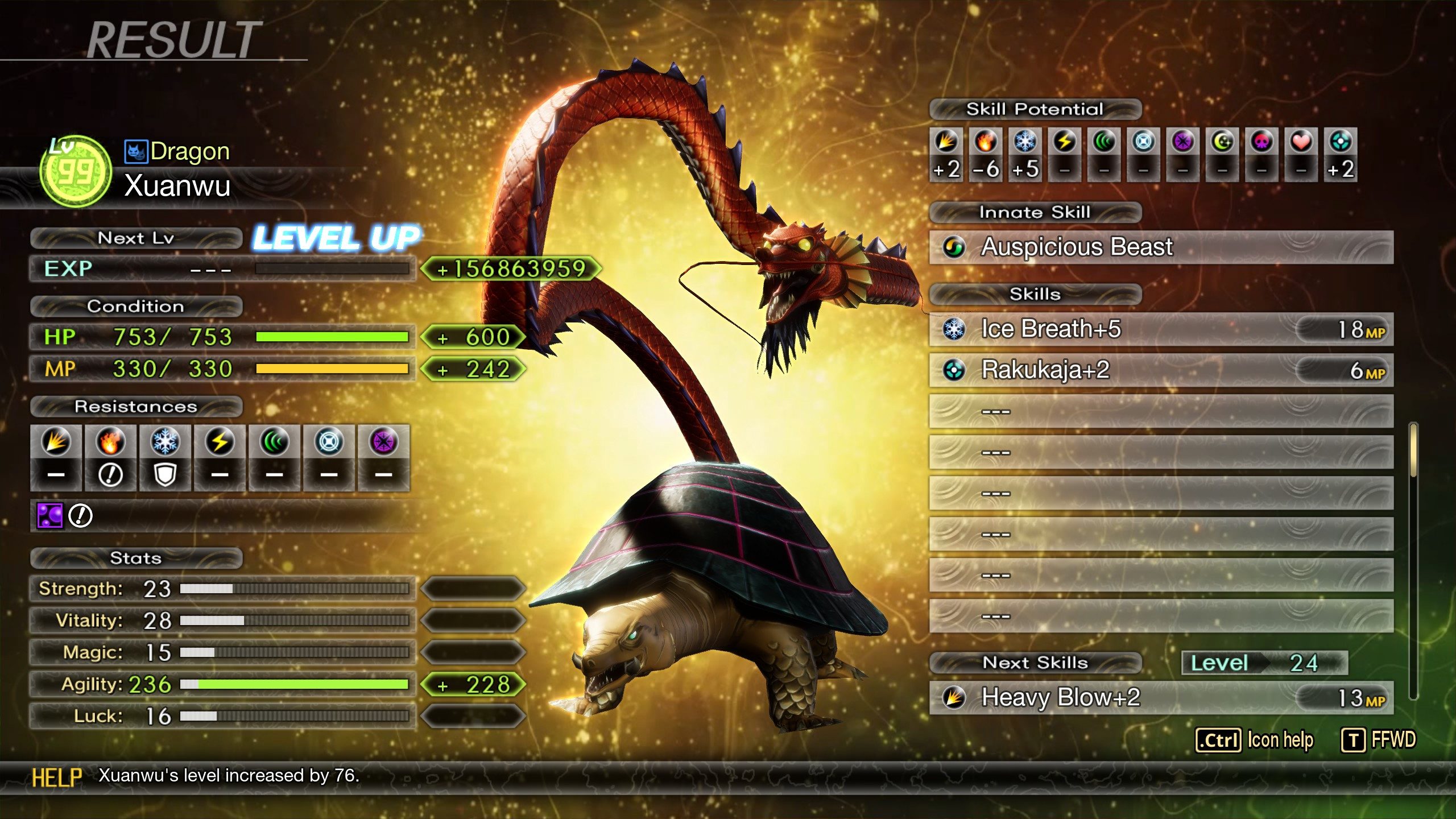Expand the Skill Potential section header
The width and height of the screenshot is (1456, 819).
point(1034,109)
